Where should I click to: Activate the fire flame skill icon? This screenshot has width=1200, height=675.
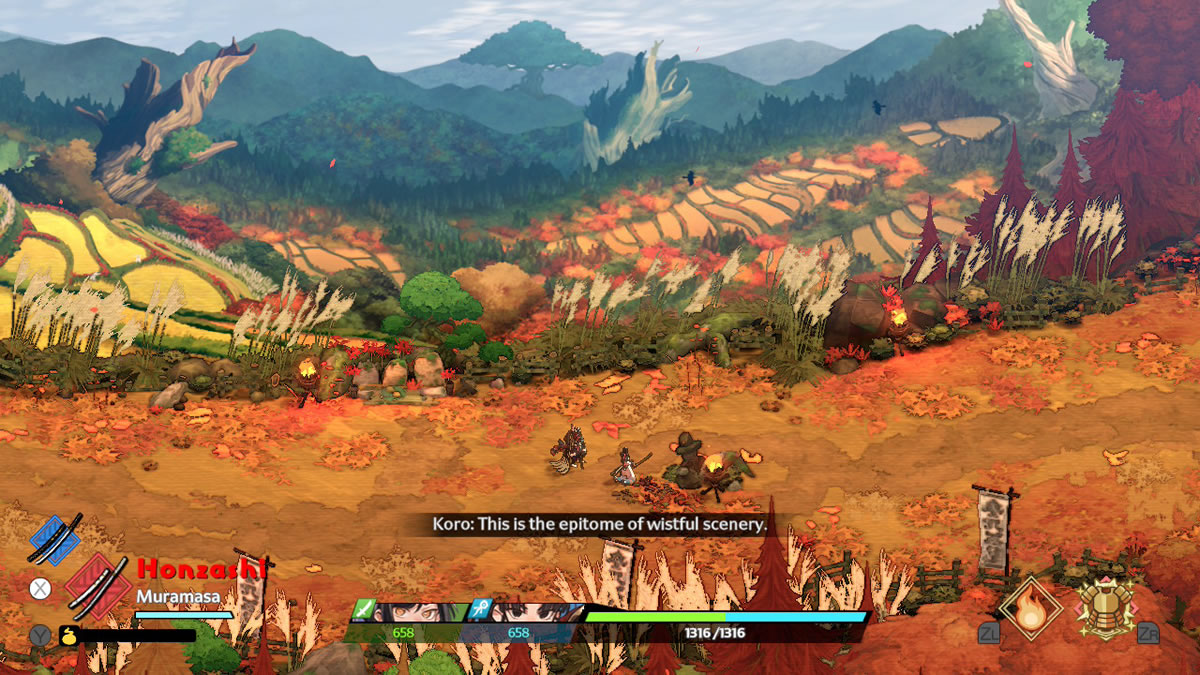coord(1030,607)
